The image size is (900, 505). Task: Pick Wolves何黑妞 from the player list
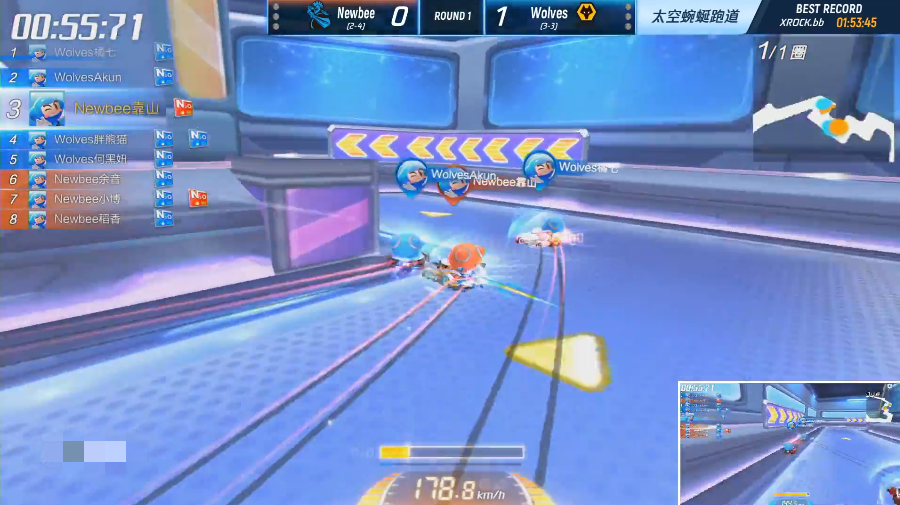point(90,159)
